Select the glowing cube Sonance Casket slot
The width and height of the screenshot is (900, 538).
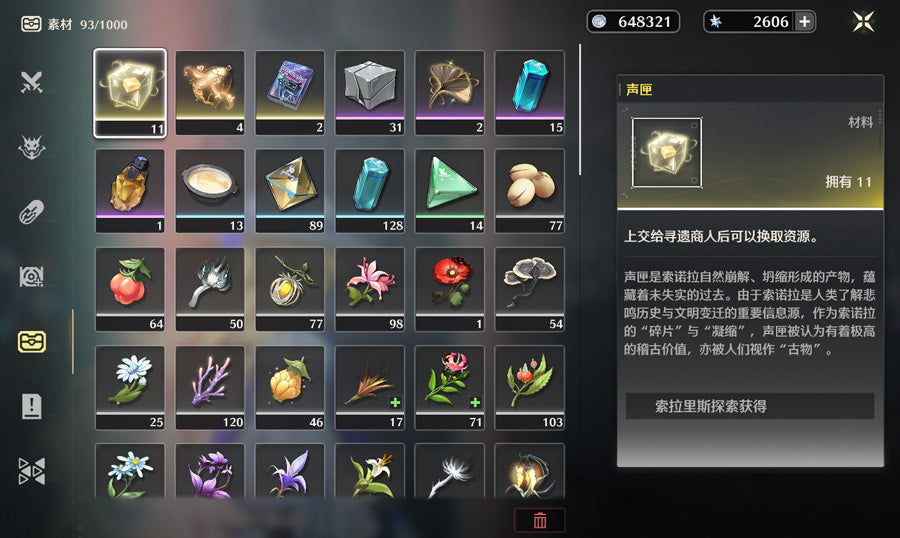coord(130,92)
